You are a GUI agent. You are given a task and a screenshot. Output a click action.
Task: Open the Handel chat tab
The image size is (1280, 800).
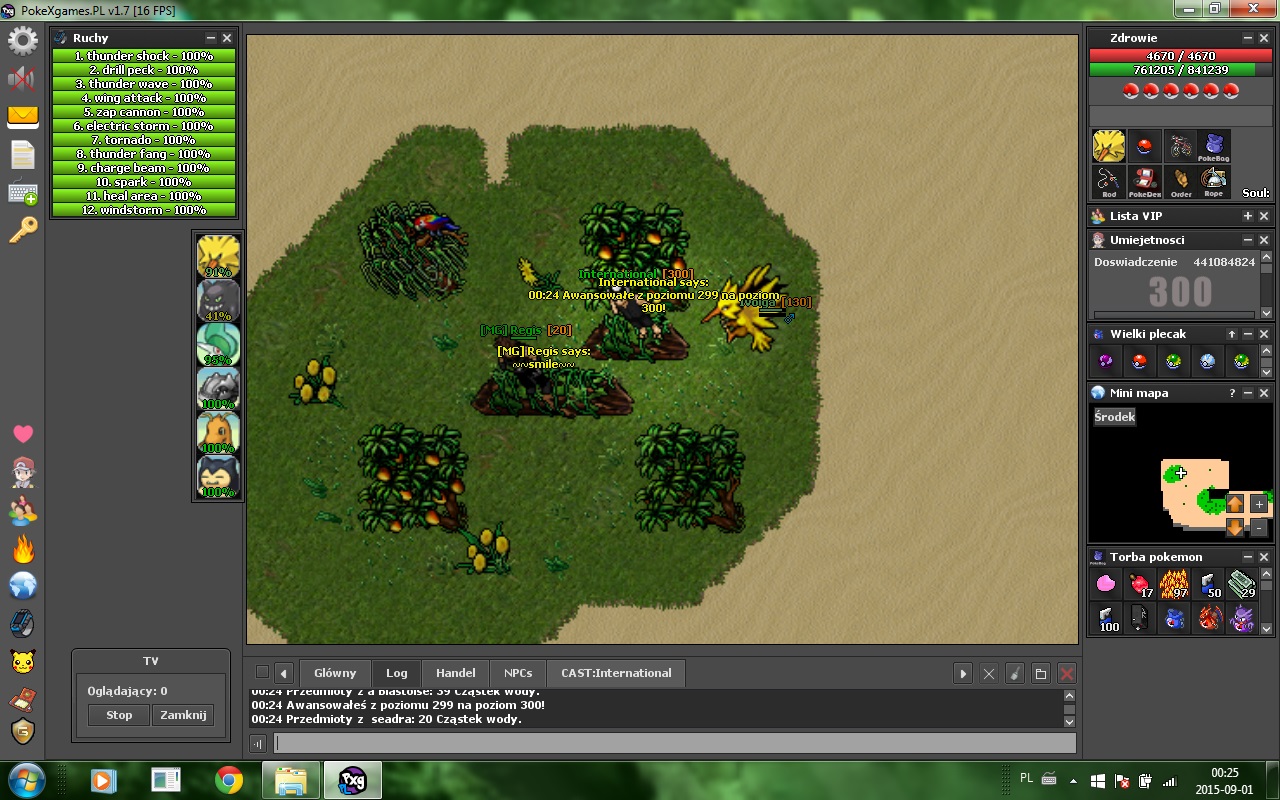456,673
